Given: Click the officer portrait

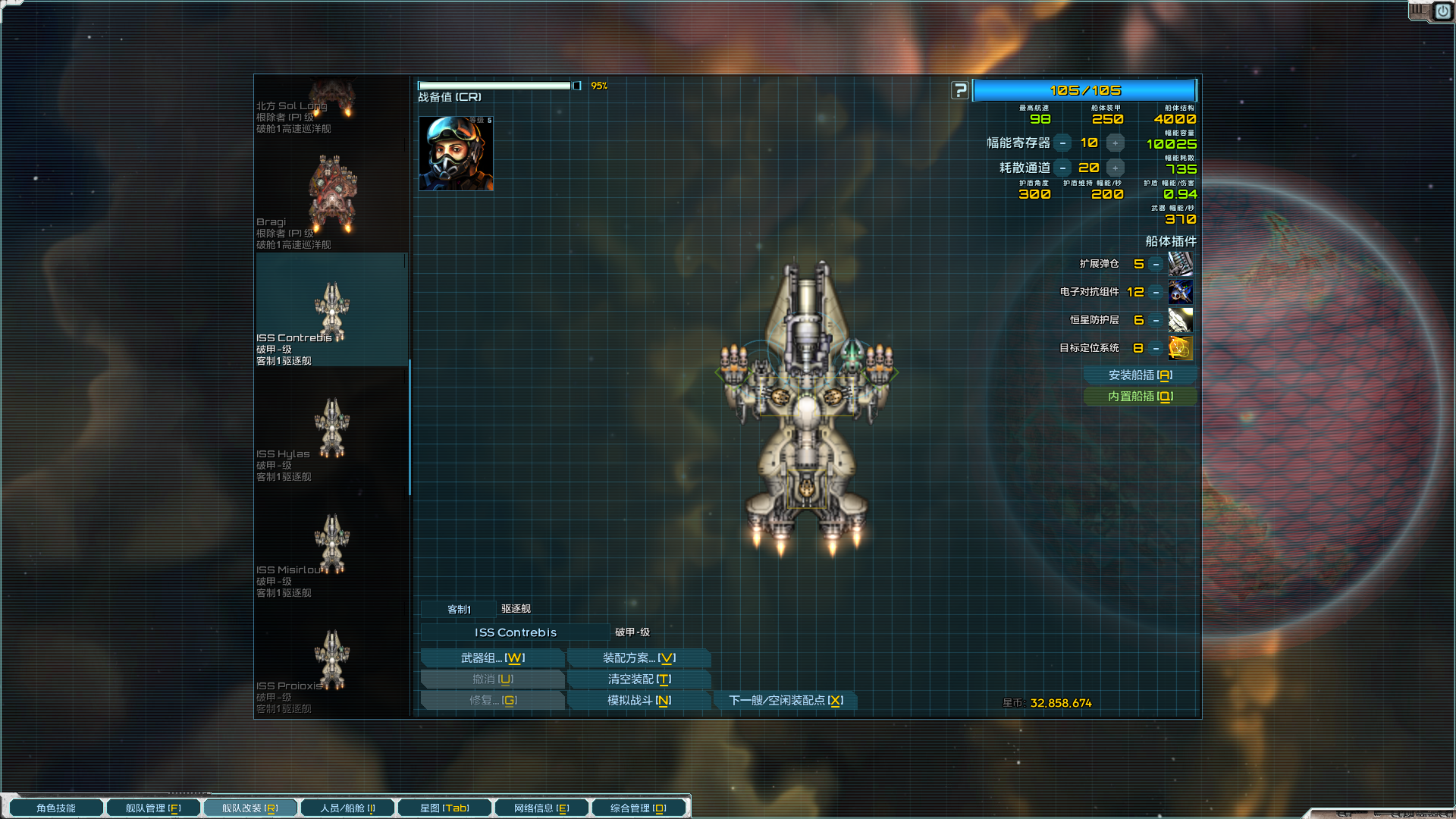Looking at the screenshot, I should pyautogui.click(x=456, y=154).
